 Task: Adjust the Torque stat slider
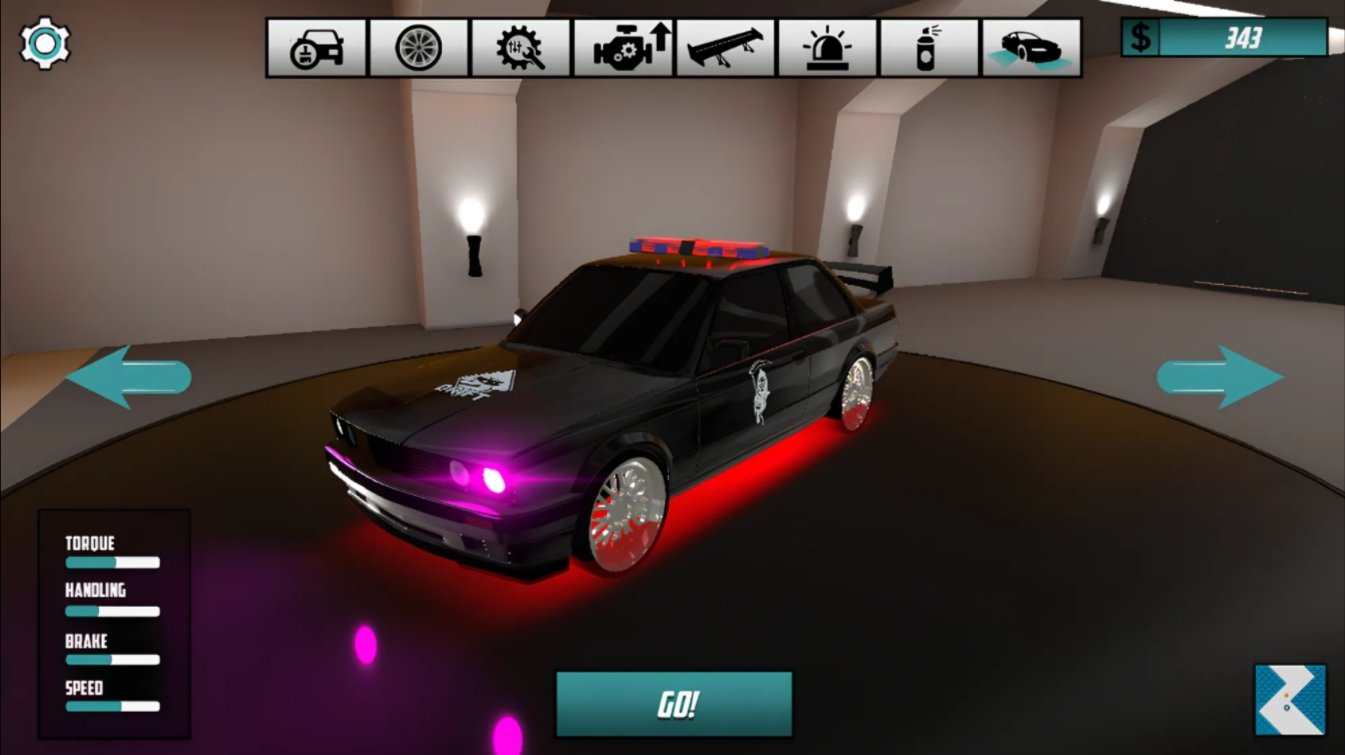click(x=110, y=562)
